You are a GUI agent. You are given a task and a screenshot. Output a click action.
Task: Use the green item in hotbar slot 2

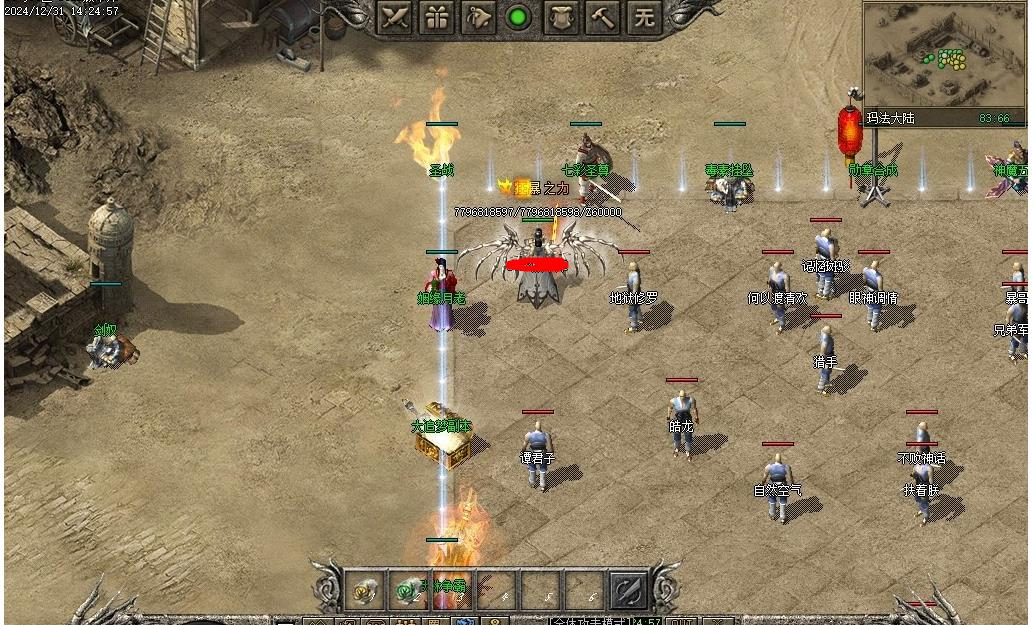pos(409,592)
